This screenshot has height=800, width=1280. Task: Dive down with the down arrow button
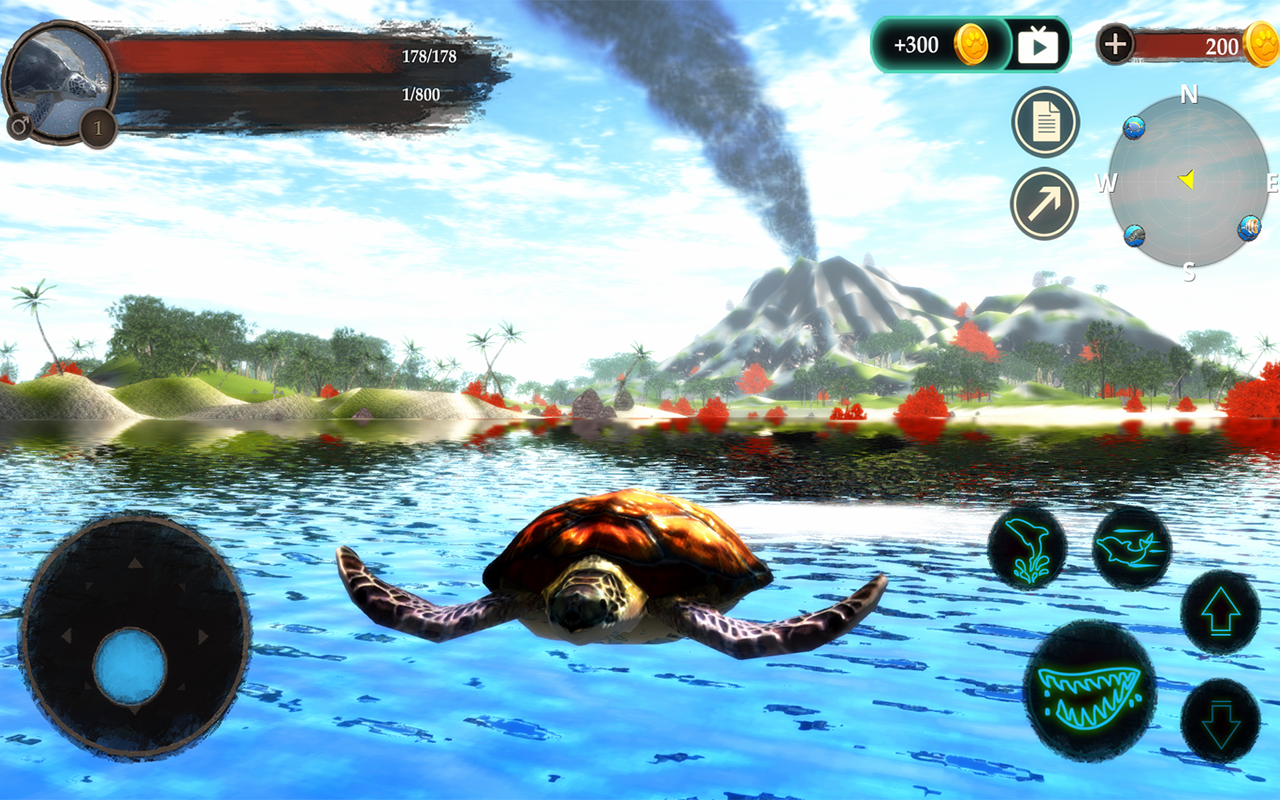(1221, 721)
